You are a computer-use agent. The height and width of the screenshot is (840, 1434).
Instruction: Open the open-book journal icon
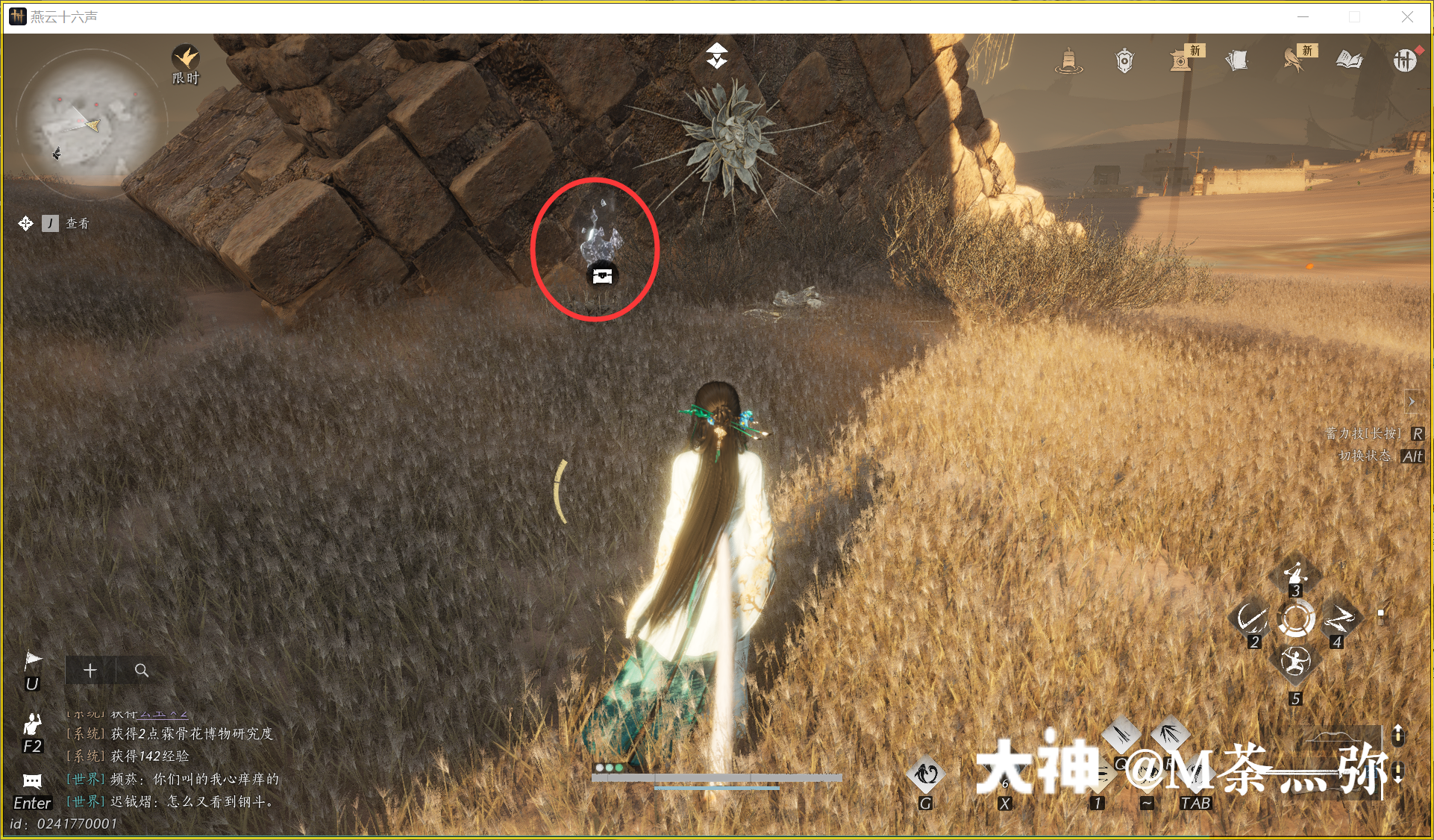[1349, 60]
